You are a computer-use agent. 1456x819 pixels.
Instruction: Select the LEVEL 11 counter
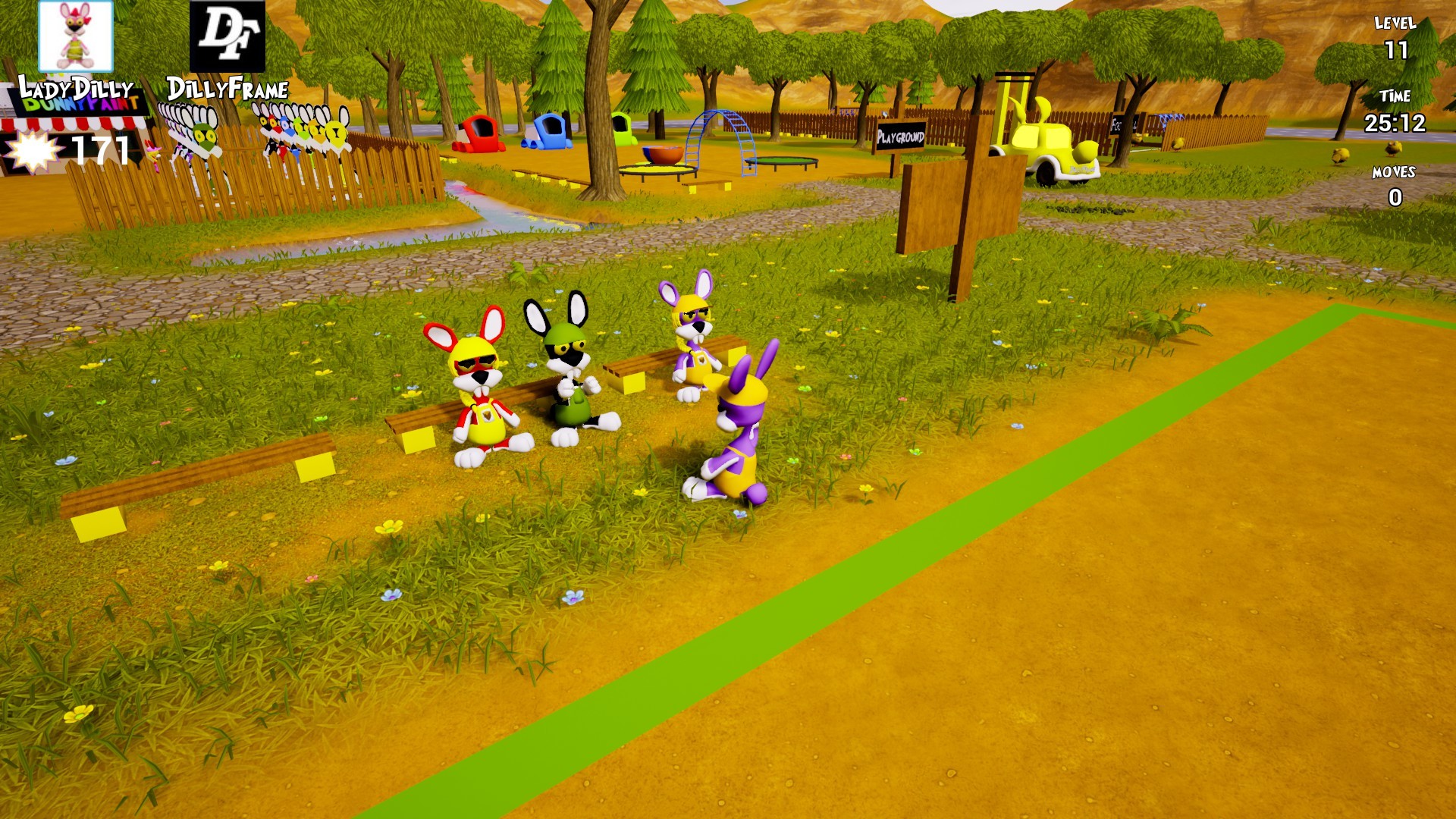pyautogui.click(x=1395, y=38)
